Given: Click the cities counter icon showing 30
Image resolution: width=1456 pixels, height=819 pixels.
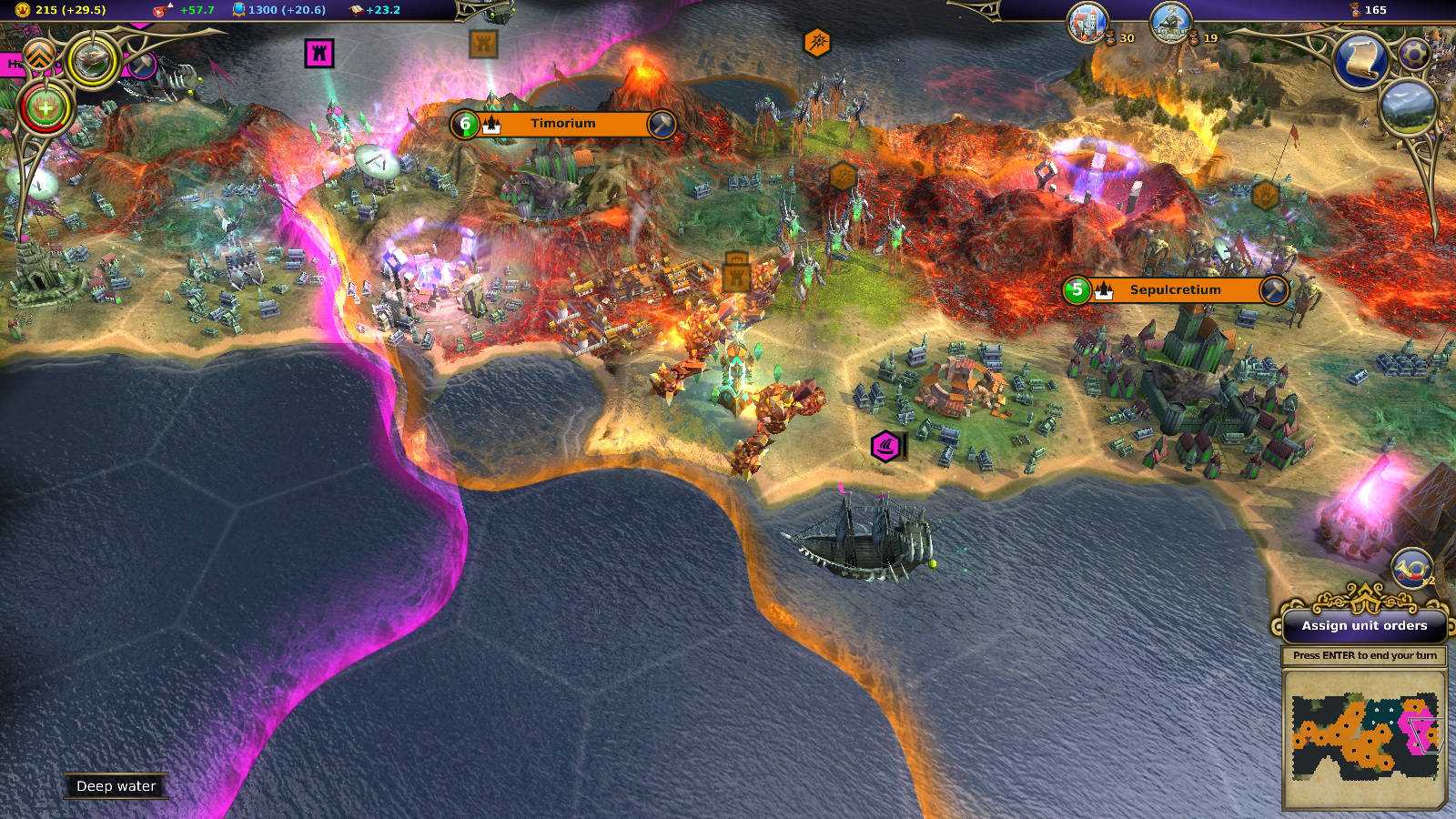Looking at the screenshot, I should pyautogui.click(x=1089, y=25).
